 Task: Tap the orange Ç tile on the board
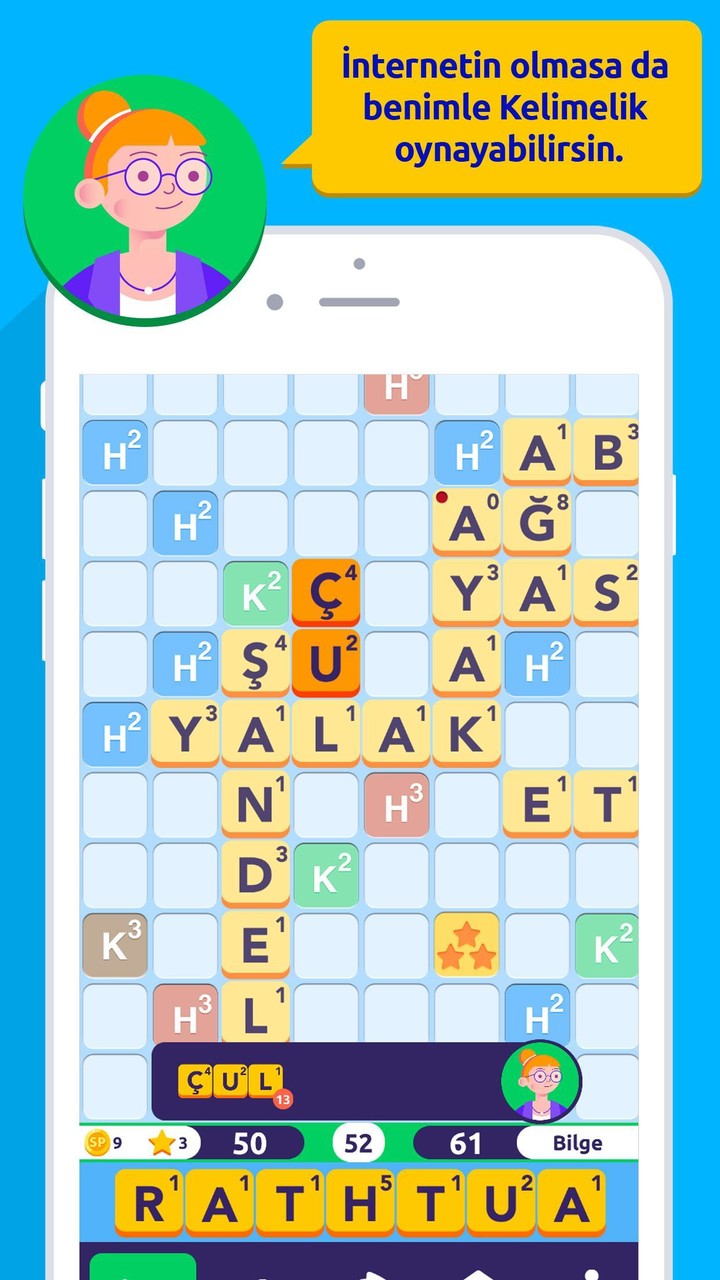(326, 593)
